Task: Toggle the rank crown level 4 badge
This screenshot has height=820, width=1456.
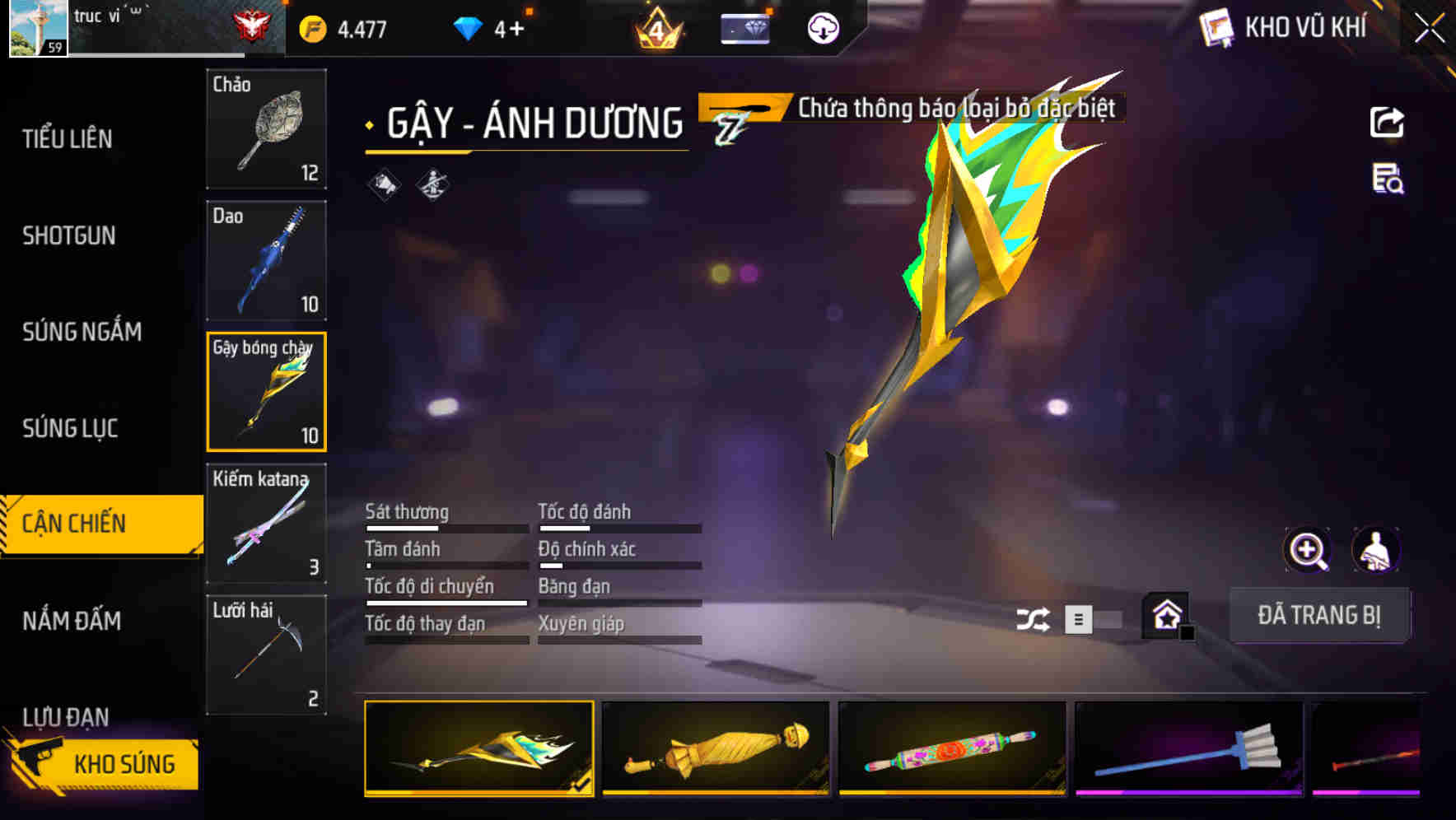Action: coord(656,27)
